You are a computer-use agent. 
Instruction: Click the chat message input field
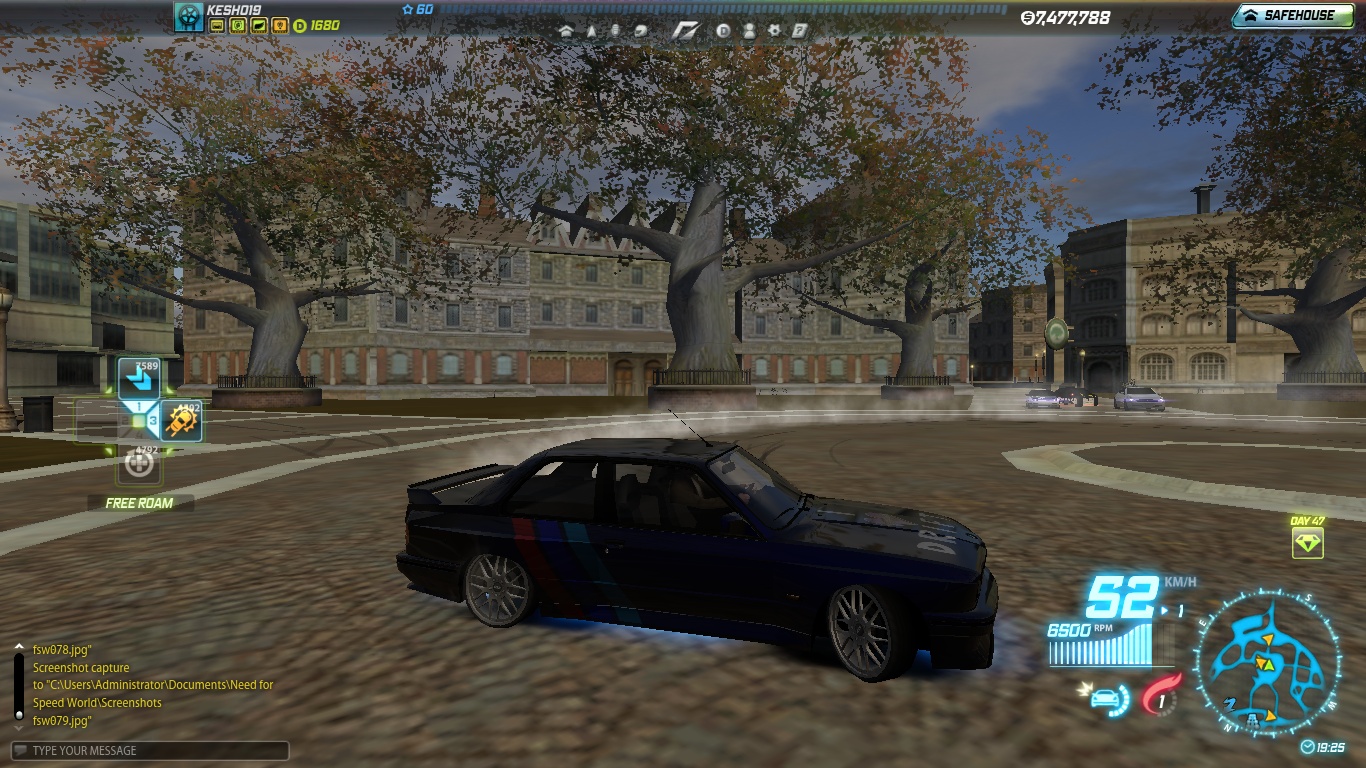[150, 750]
